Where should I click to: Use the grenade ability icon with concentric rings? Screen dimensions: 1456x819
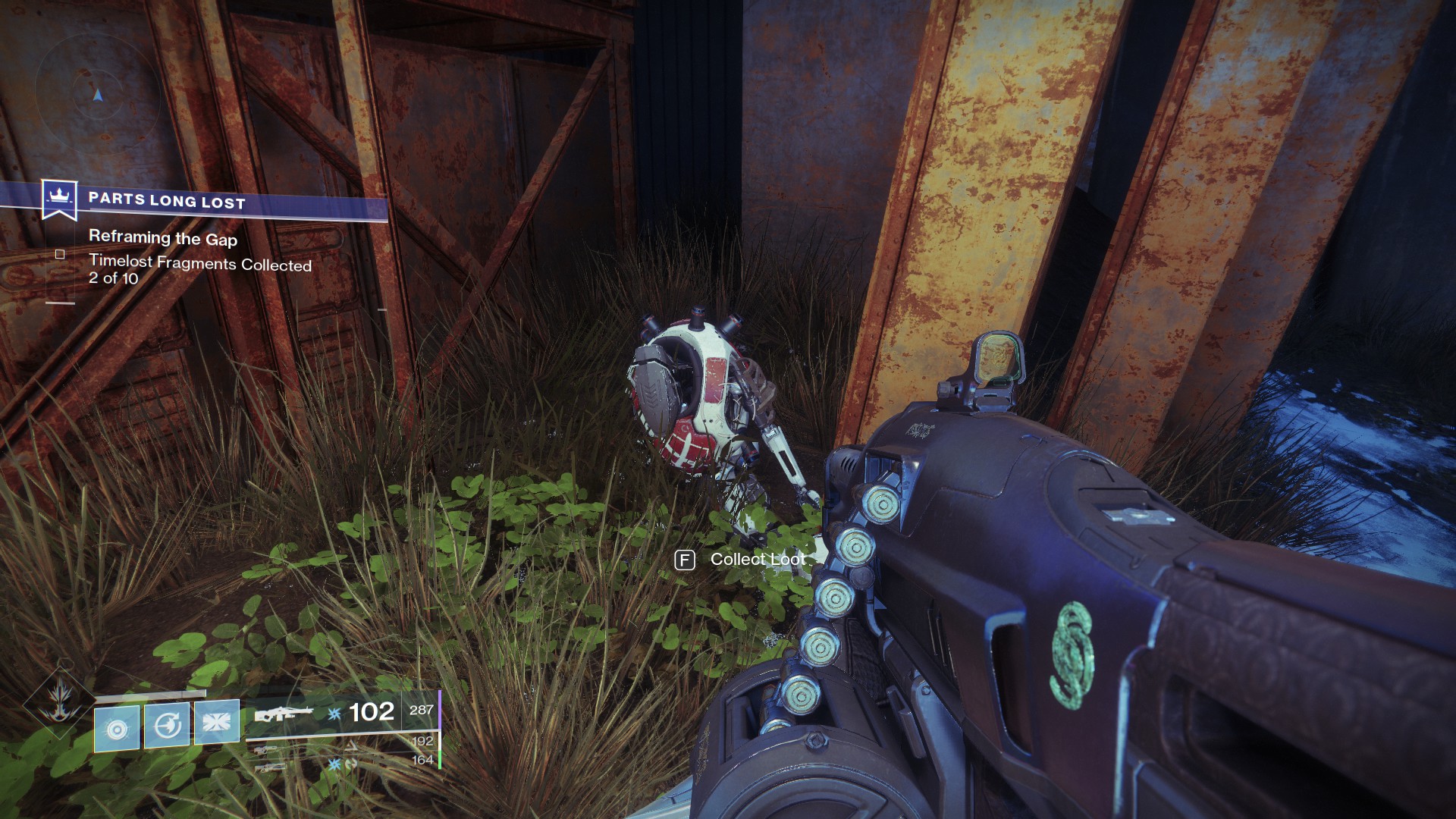tap(117, 728)
